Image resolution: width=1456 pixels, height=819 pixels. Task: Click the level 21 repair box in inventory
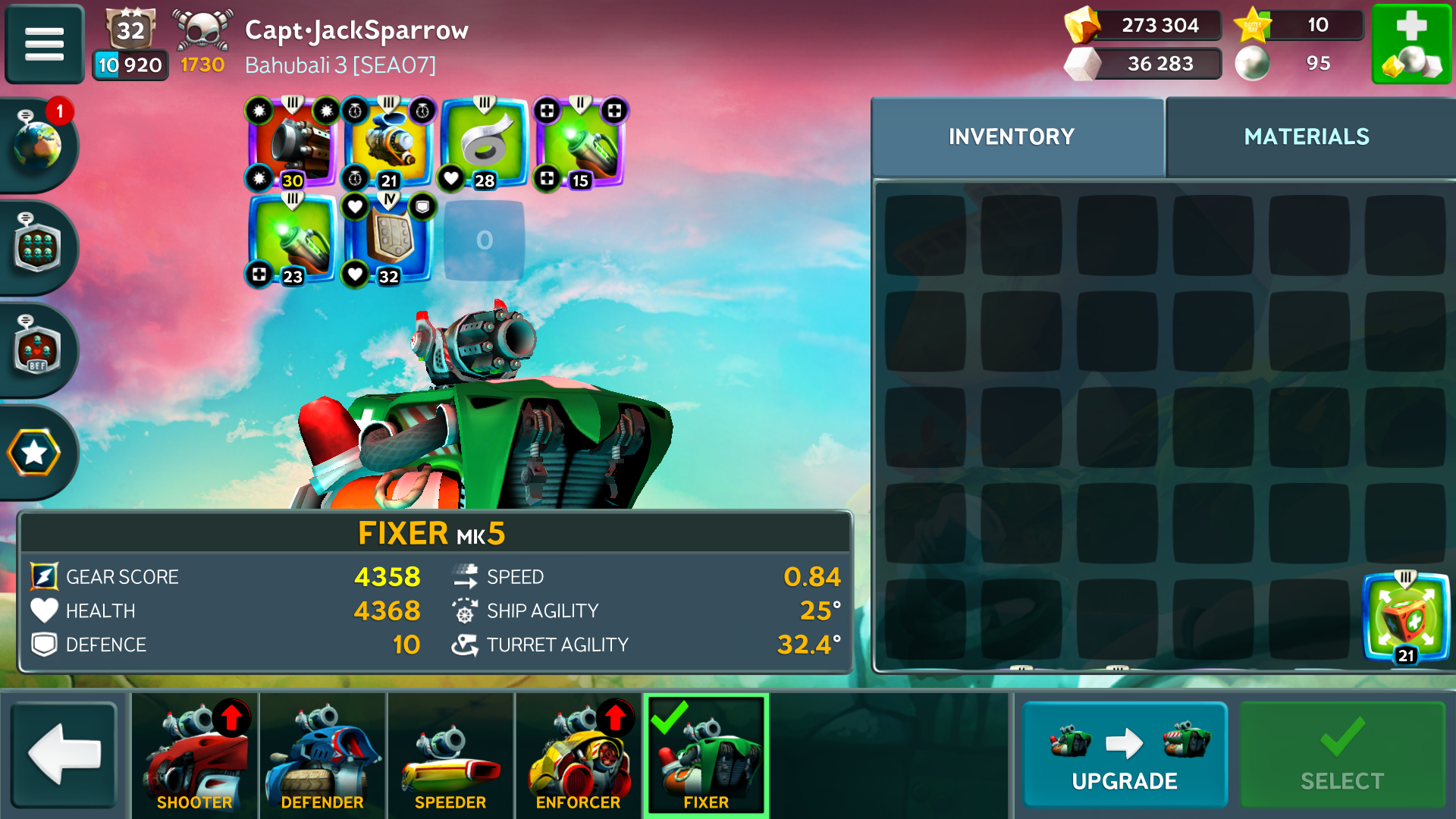[1406, 618]
